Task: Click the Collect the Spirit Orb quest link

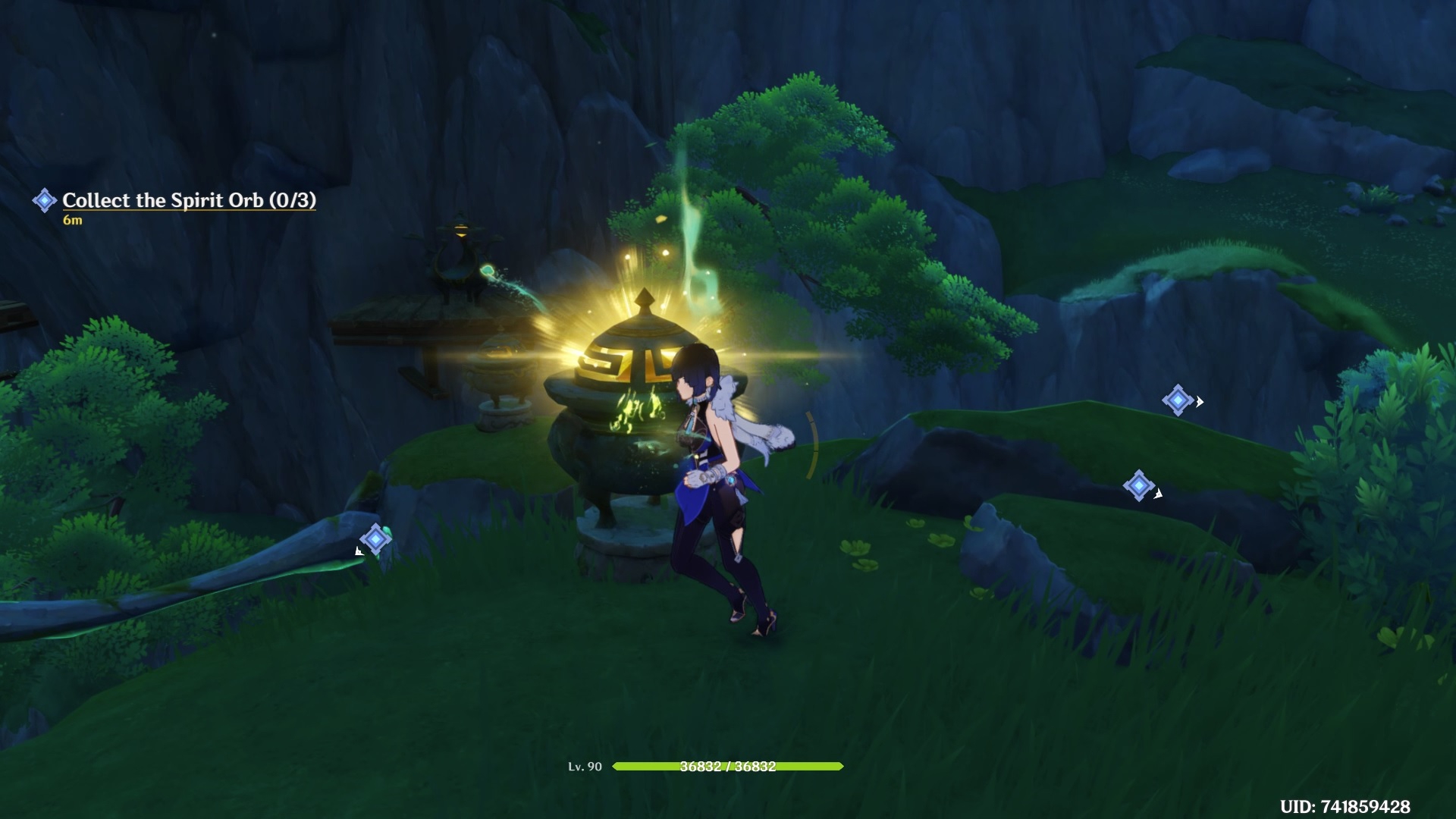Action: 188,200
